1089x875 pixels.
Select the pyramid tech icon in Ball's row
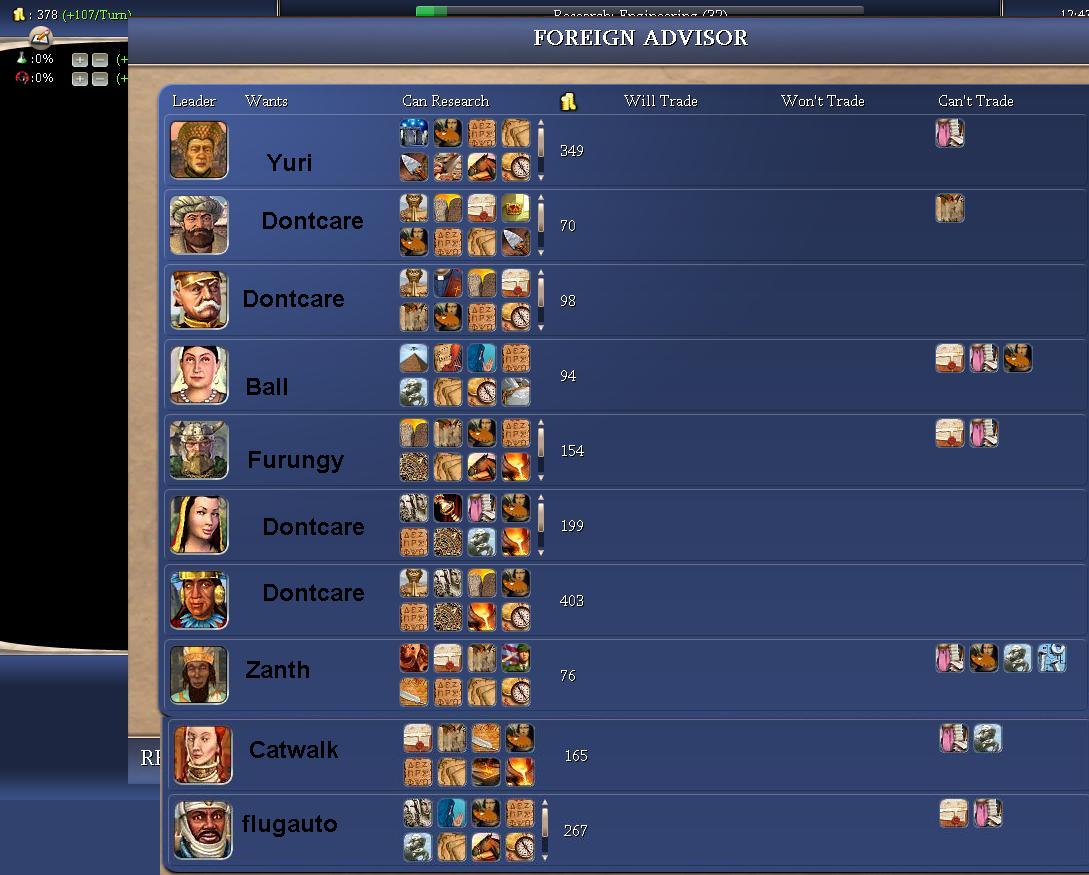(414, 358)
